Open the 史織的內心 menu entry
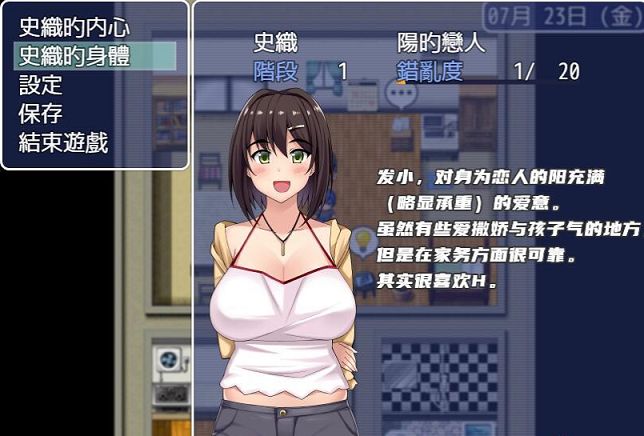 tap(76, 27)
